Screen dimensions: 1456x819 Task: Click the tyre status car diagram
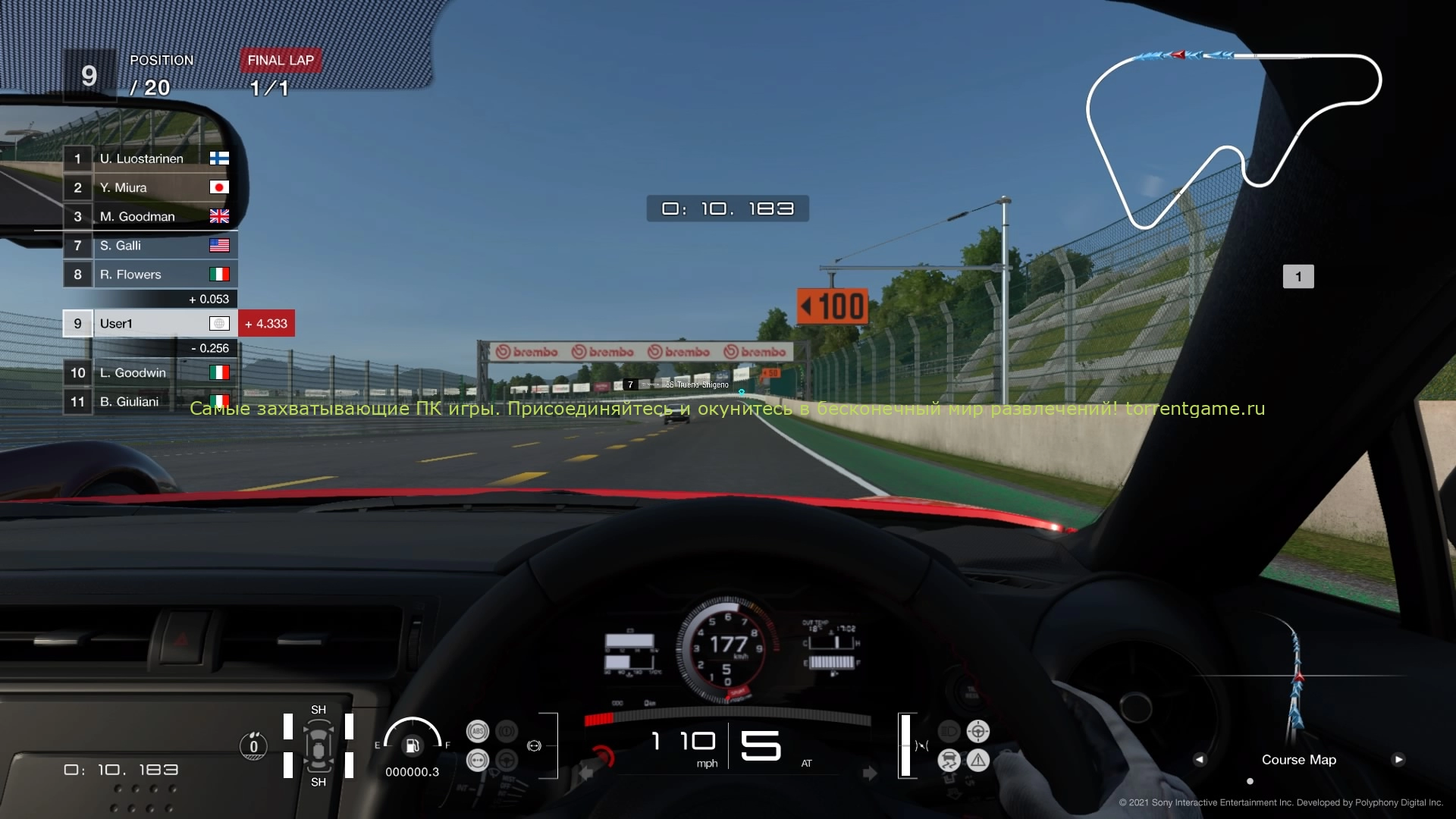point(318,746)
